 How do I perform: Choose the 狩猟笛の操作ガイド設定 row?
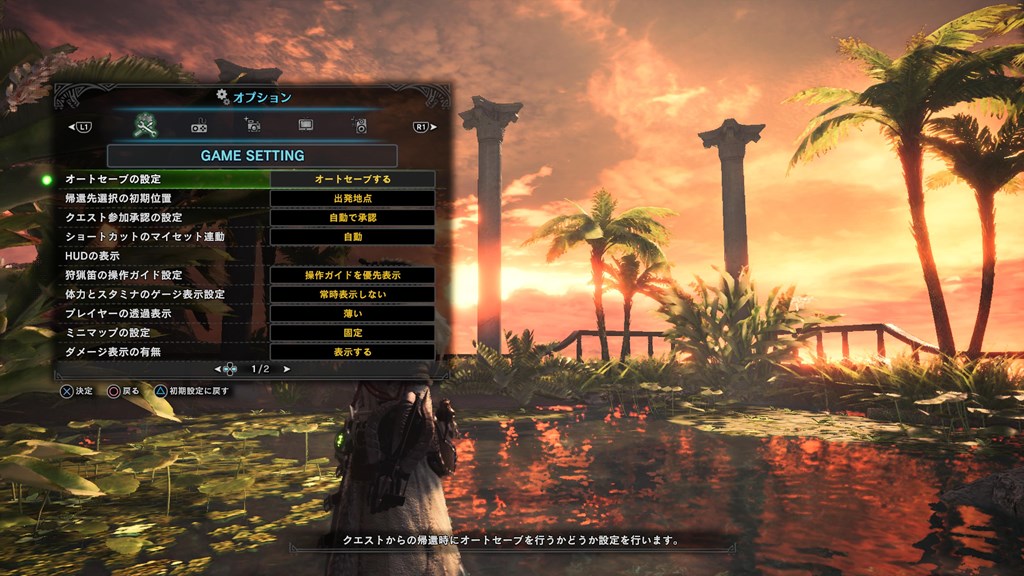[160, 275]
